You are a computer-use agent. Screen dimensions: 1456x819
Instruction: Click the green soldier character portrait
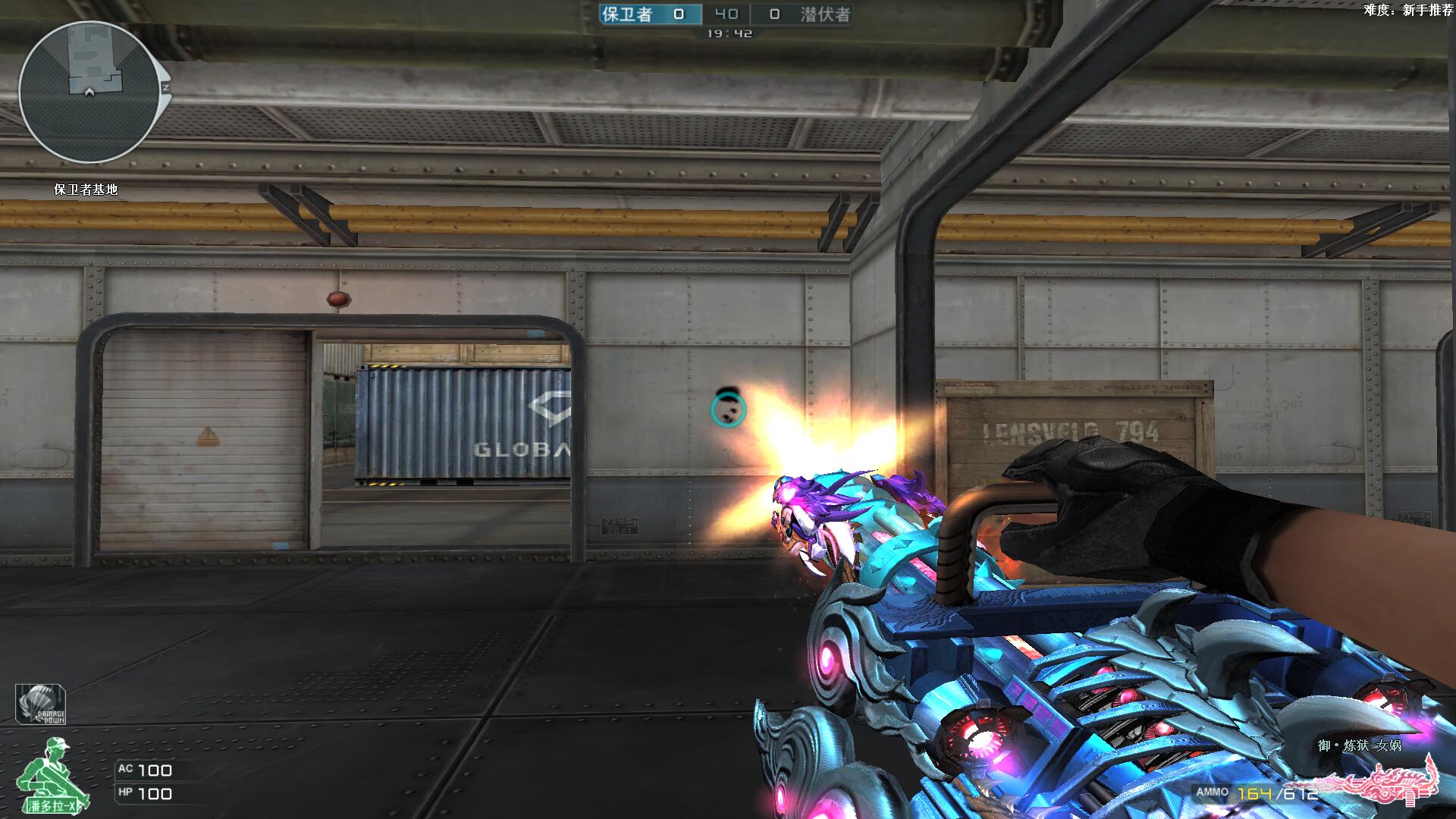[52, 773]
